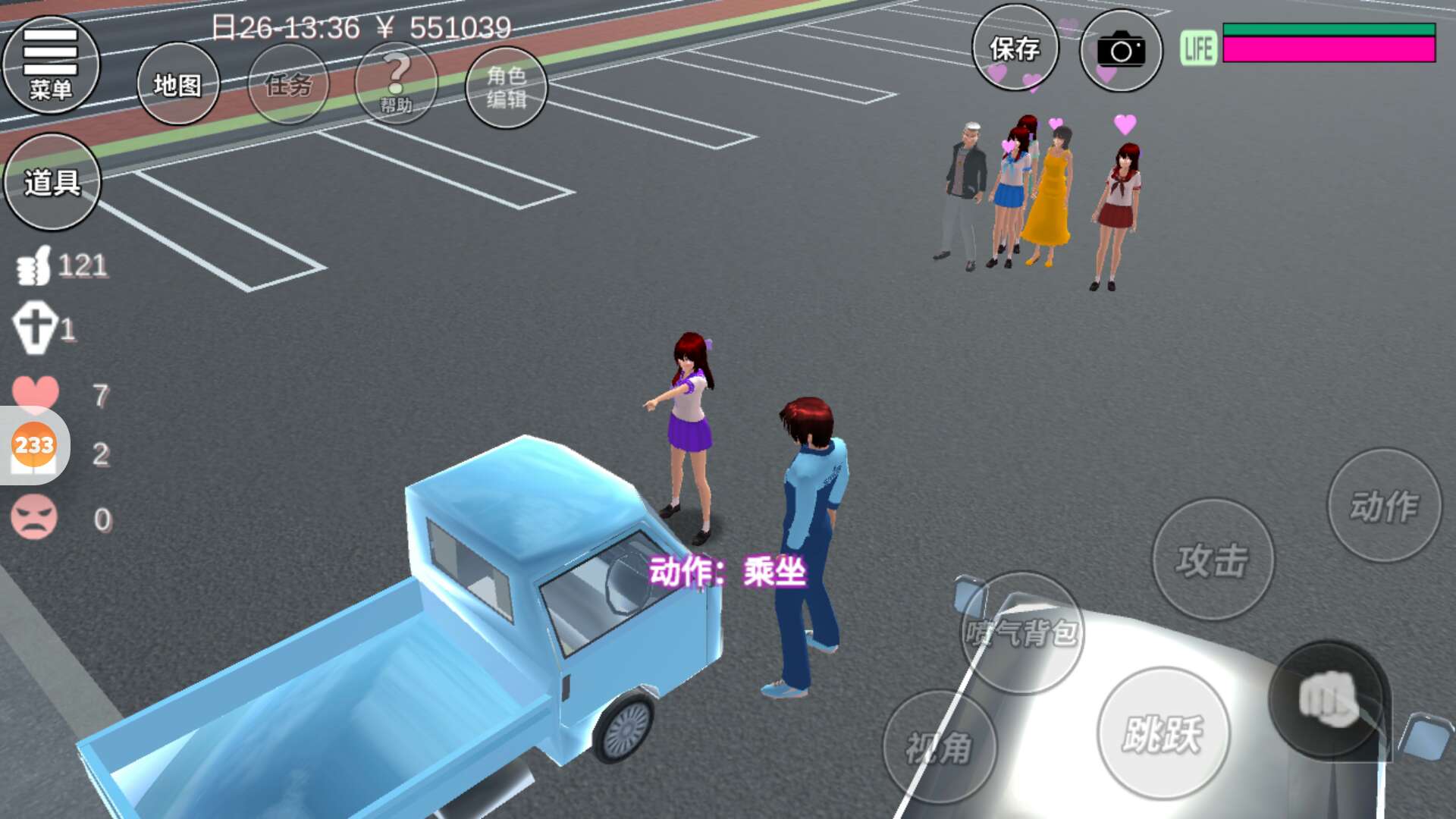Open the orange 233 overlay icon

point(34,445)
